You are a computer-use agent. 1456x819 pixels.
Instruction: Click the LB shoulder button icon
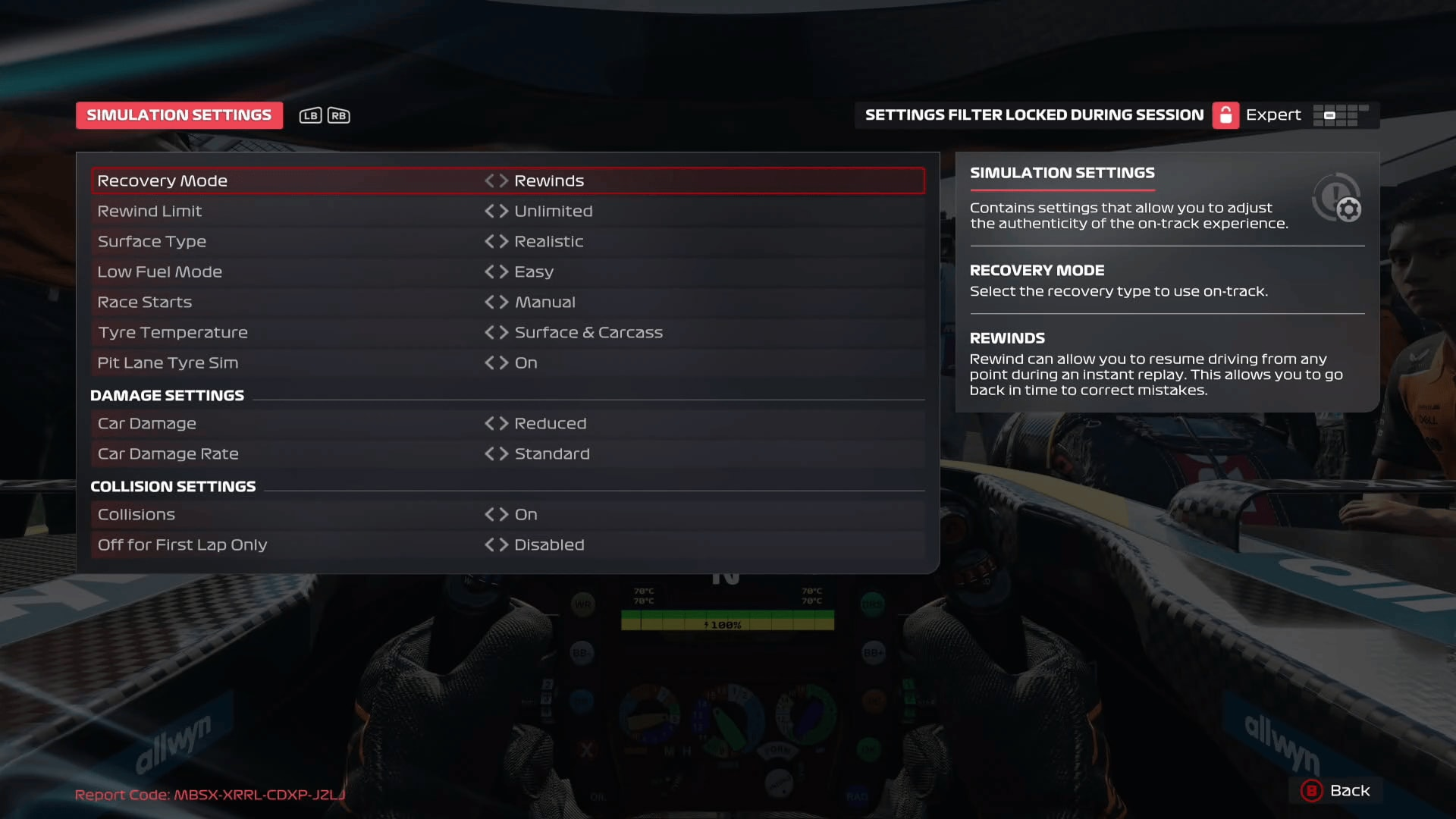(310, 115)
